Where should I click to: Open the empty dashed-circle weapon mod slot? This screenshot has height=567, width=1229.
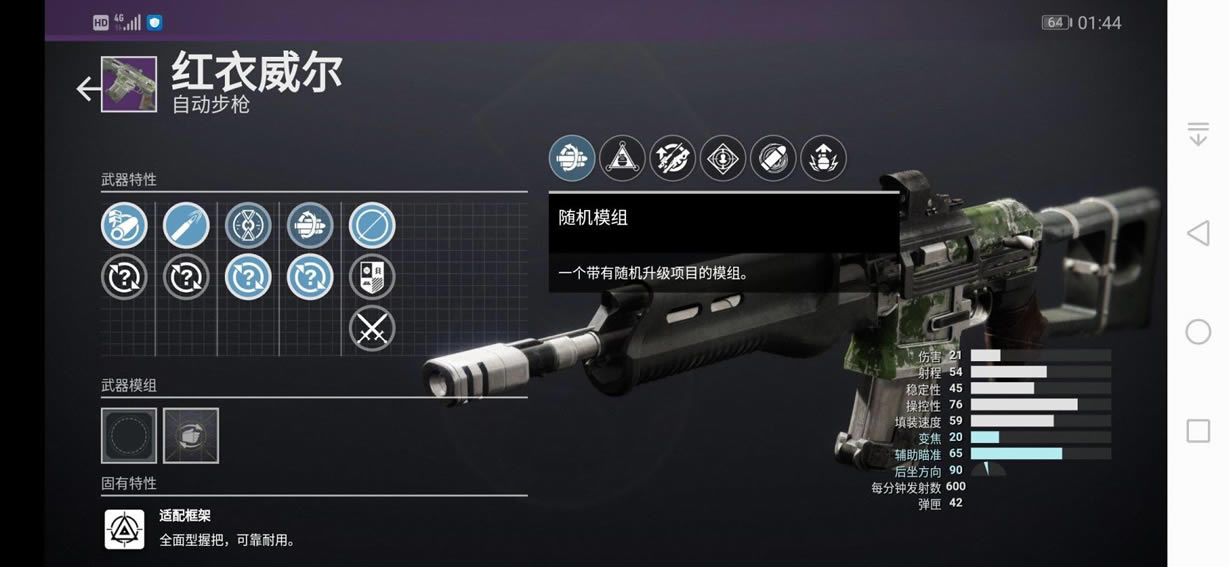tap(129, 435)
